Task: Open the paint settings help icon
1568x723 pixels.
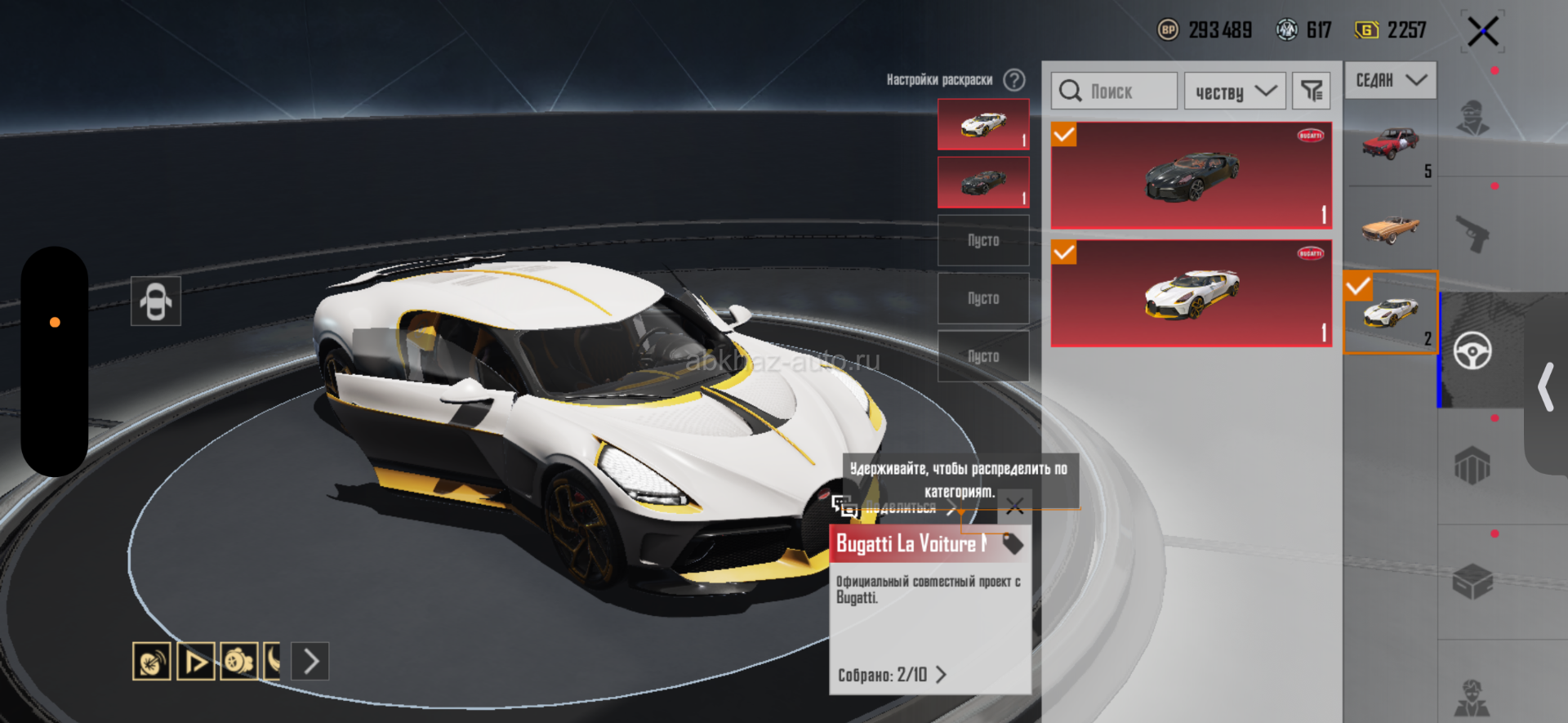Action: pos(1014,80)
